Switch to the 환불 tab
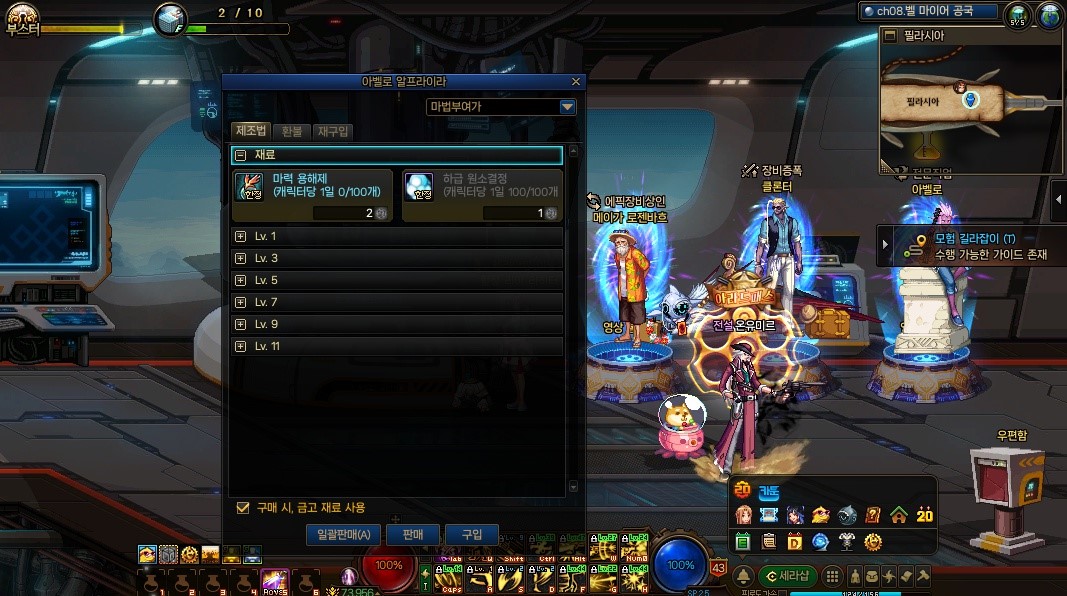Screen dimensions: 1067x596 (x=291, y=131)
